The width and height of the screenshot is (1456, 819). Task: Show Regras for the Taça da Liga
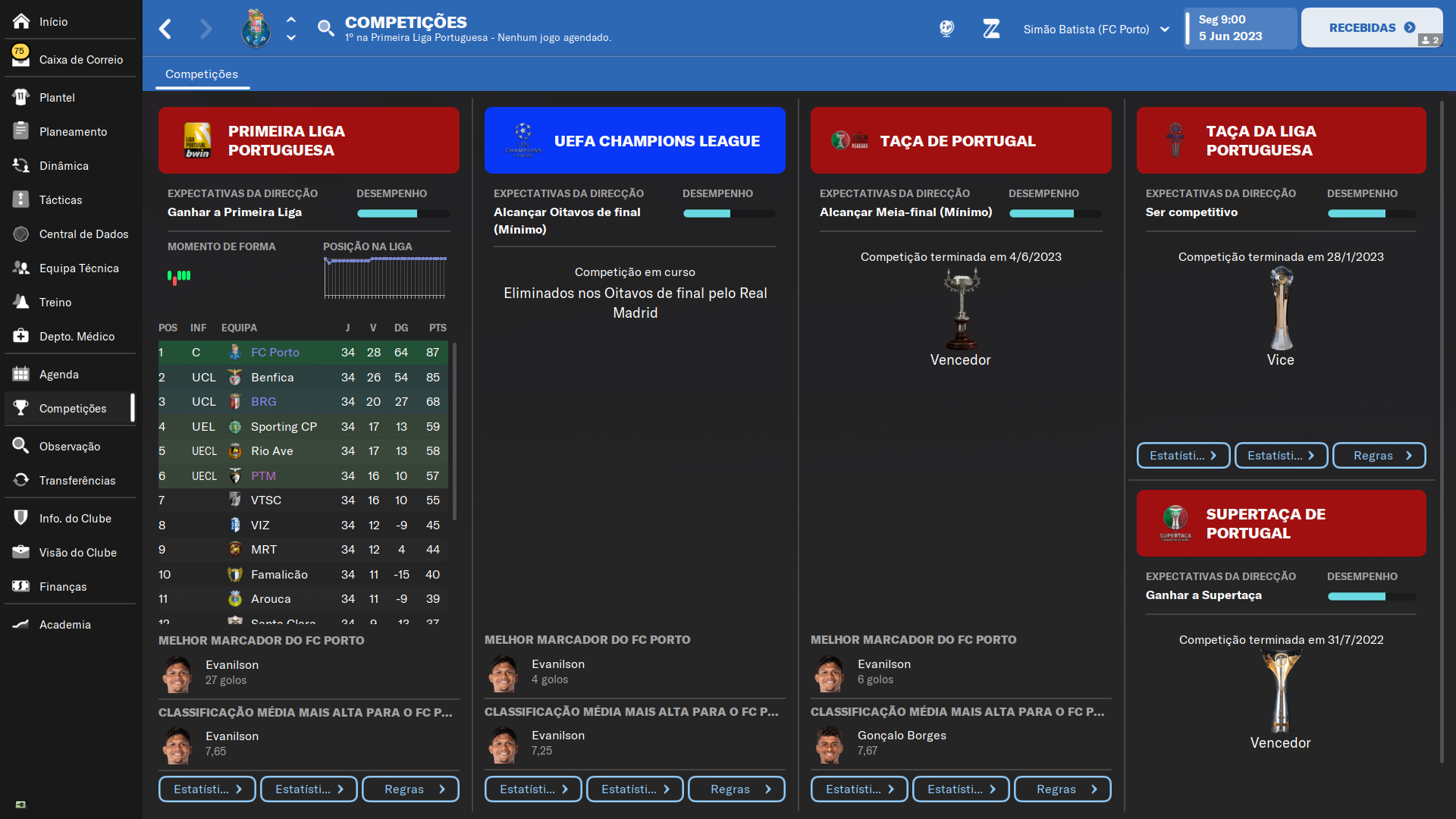1379,456
